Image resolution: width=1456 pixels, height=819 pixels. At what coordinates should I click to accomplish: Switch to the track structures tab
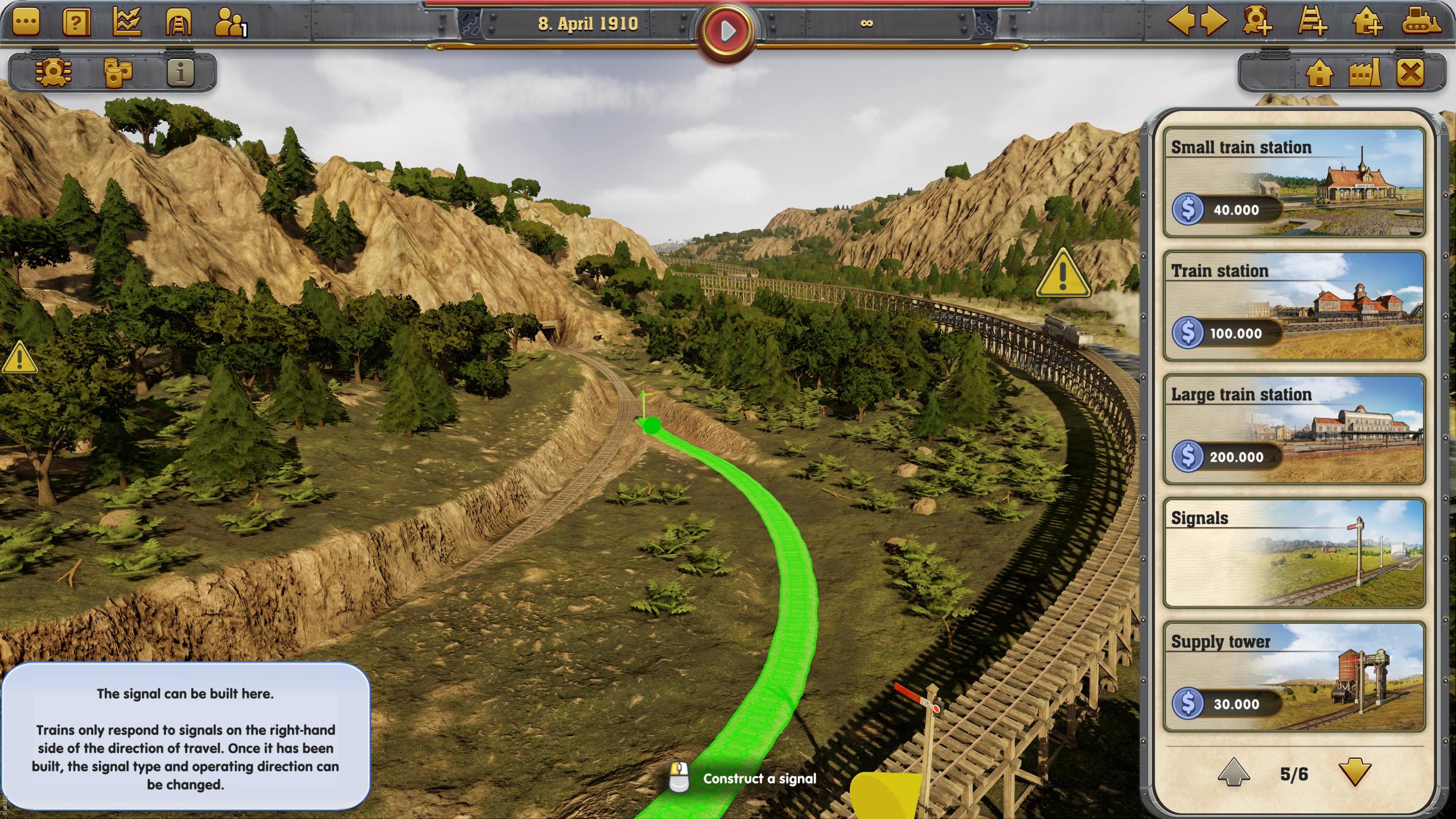[x=179, y=23]
